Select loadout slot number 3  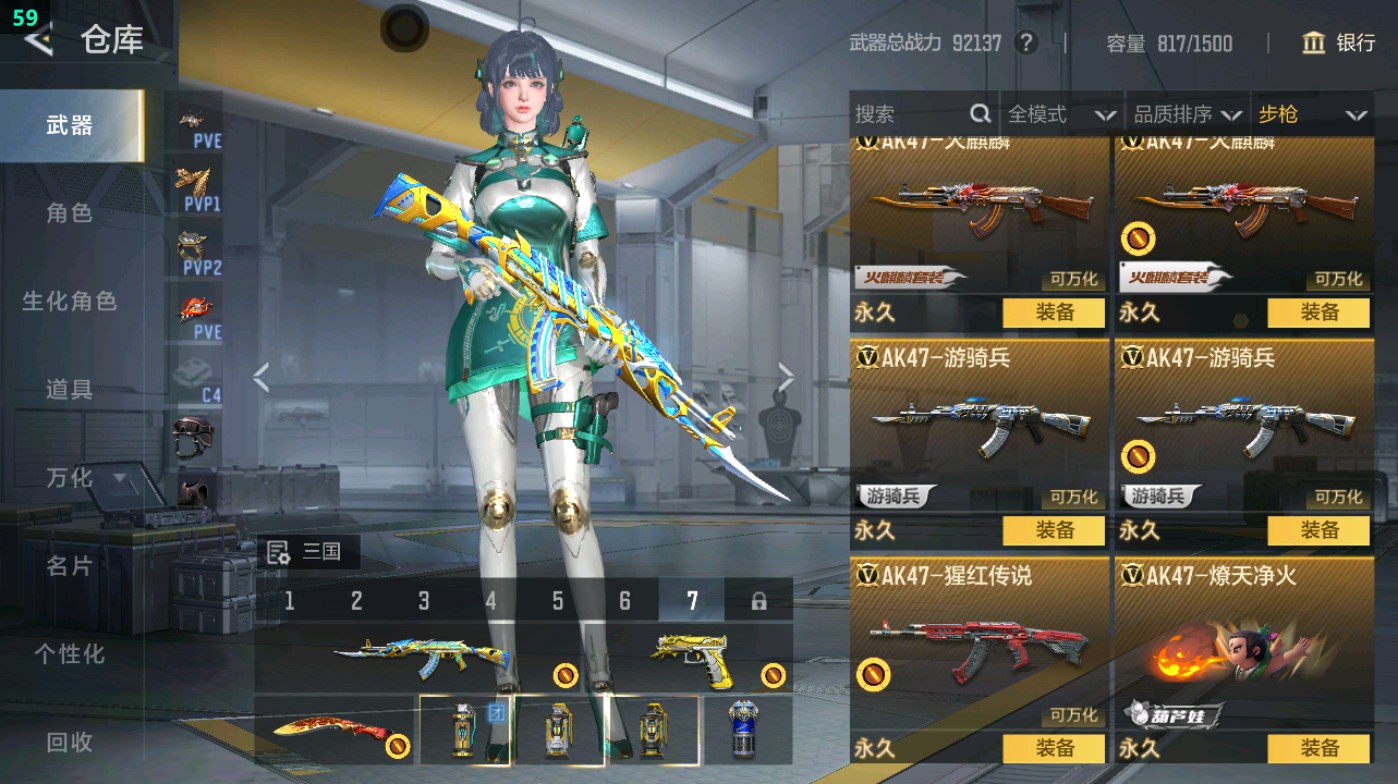pos(424,601)
